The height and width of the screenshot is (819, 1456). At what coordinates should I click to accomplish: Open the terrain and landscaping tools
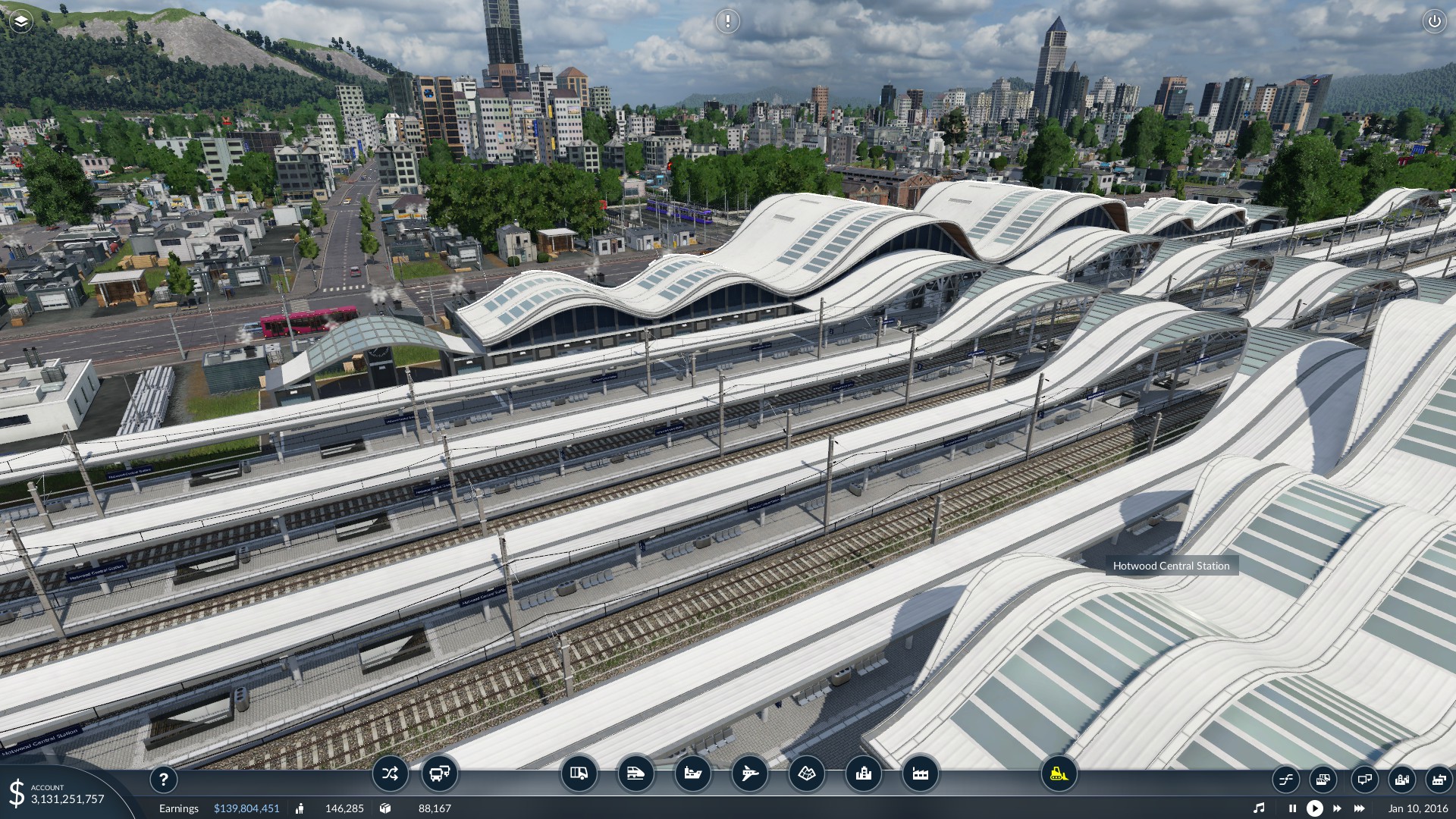[x=806, y=773]
